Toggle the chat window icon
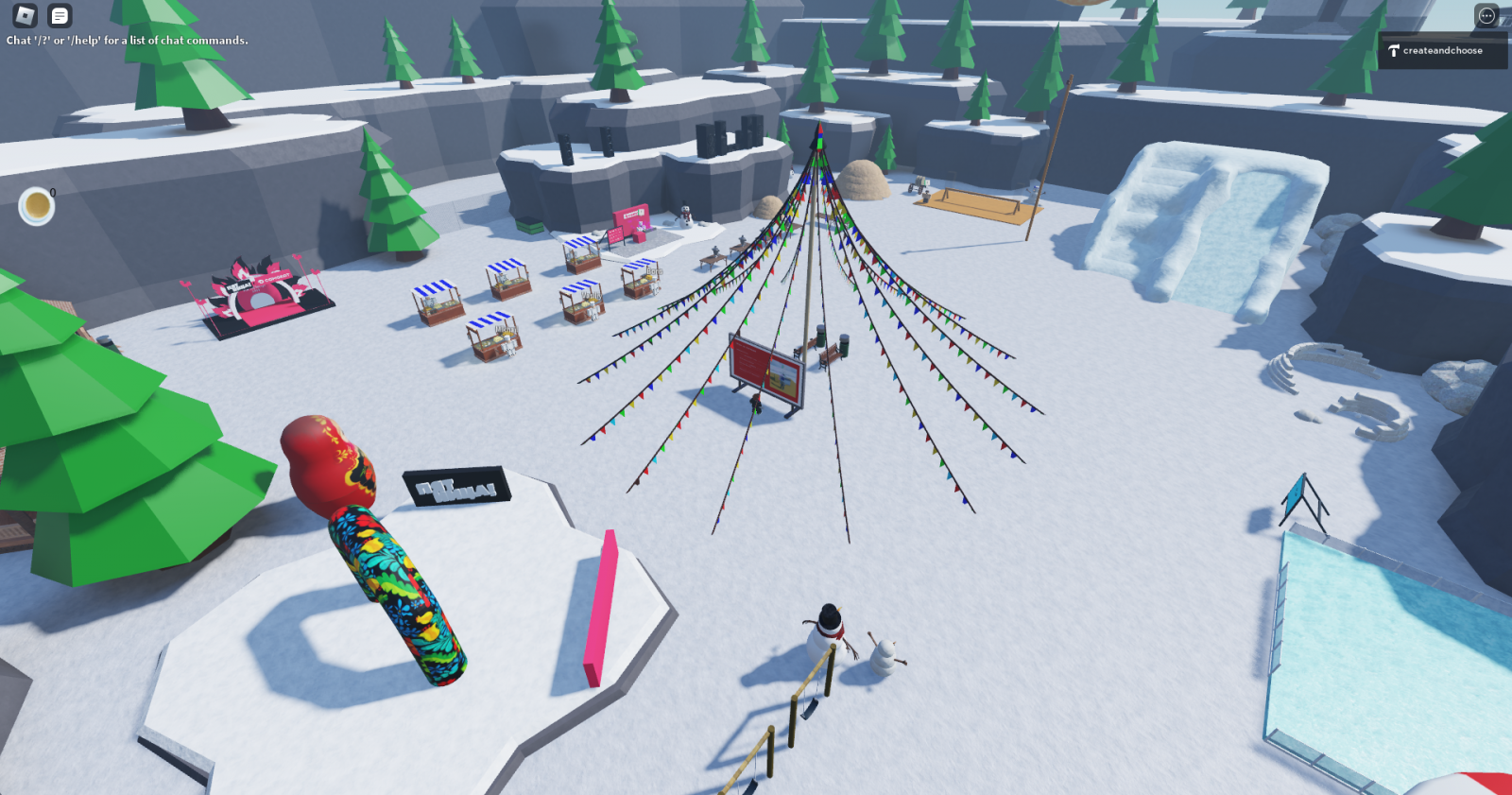Screen dimensions: 1512x795 [60, 15]
